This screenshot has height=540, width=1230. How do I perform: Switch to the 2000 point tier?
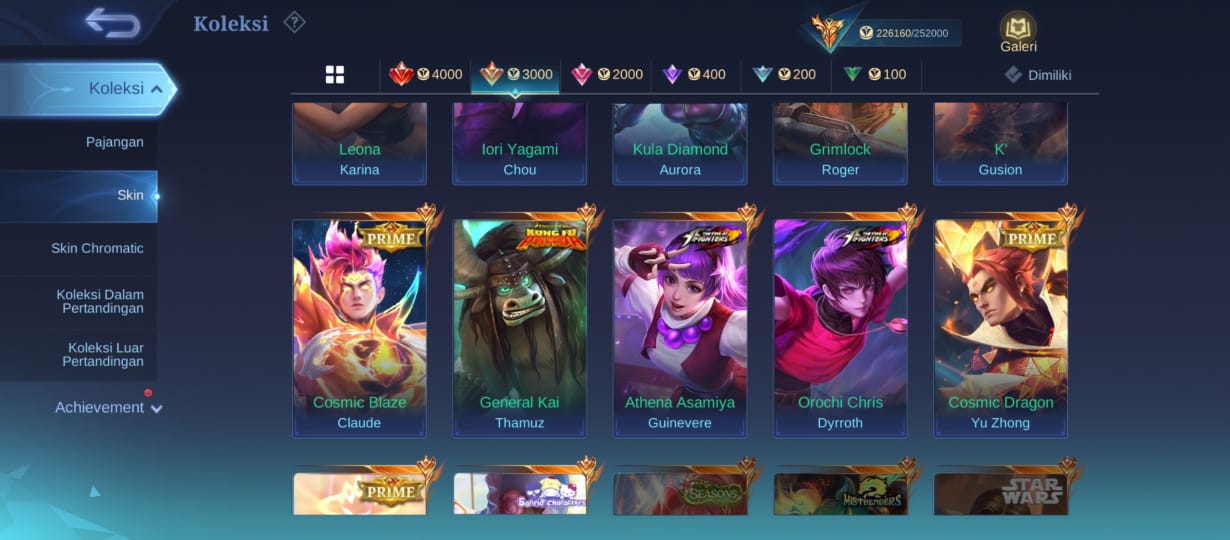(x=607, y=74)
